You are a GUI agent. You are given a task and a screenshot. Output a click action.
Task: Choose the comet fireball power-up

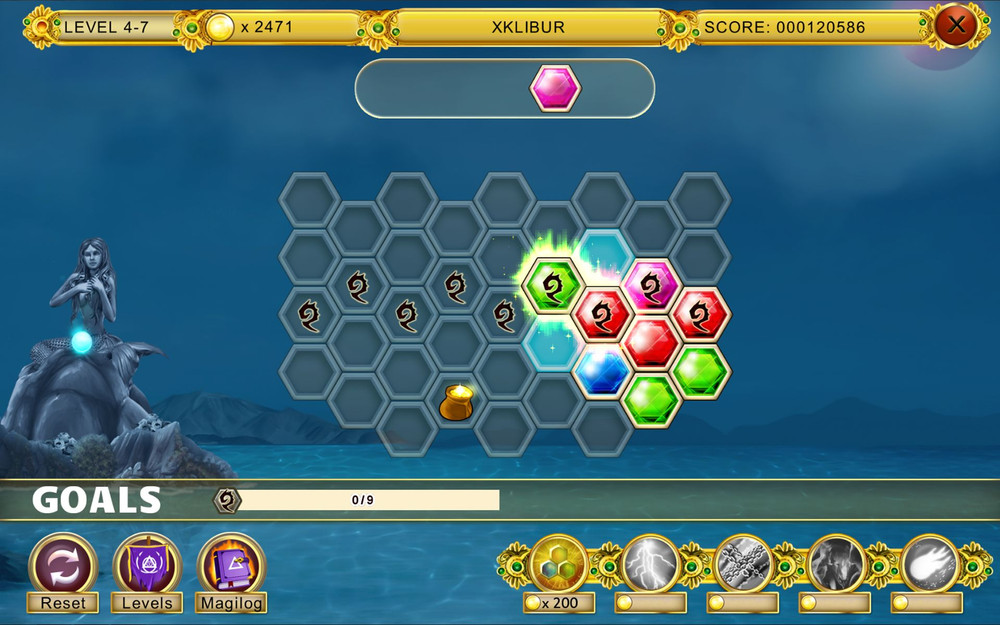coord(927,565)
